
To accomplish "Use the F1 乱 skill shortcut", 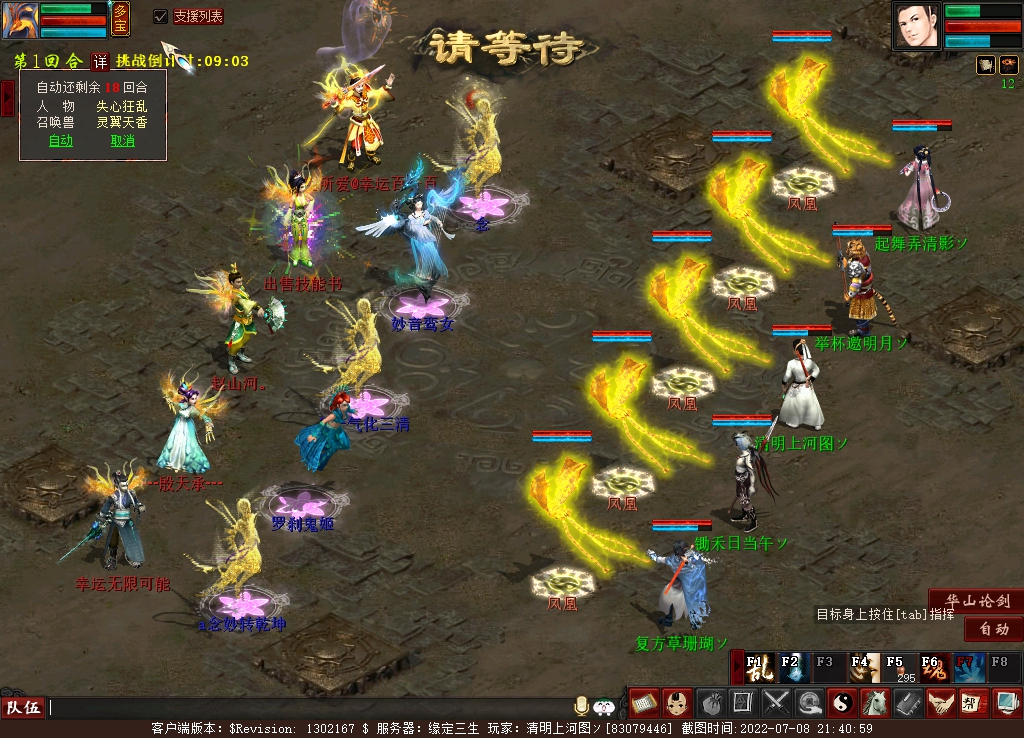I will (x=760, y=667).
